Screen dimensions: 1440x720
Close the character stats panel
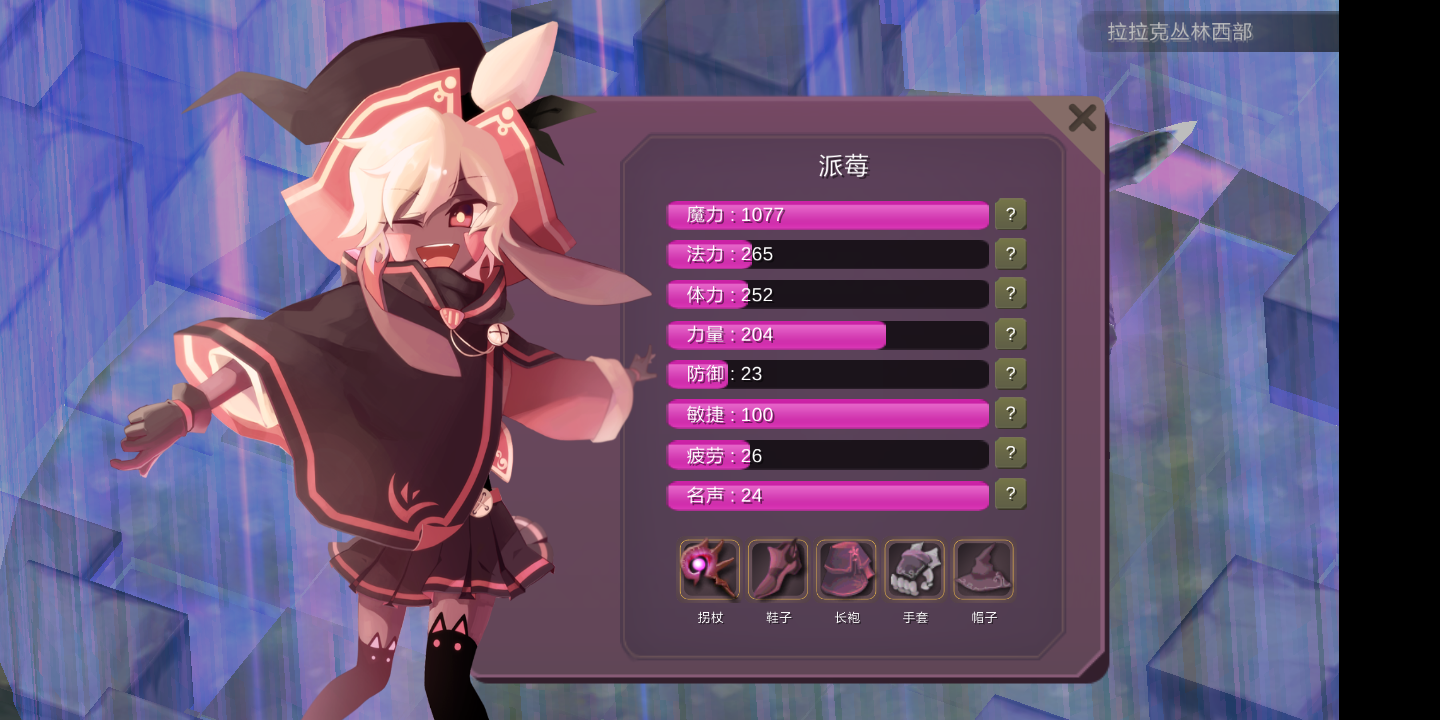[1082, 117]
